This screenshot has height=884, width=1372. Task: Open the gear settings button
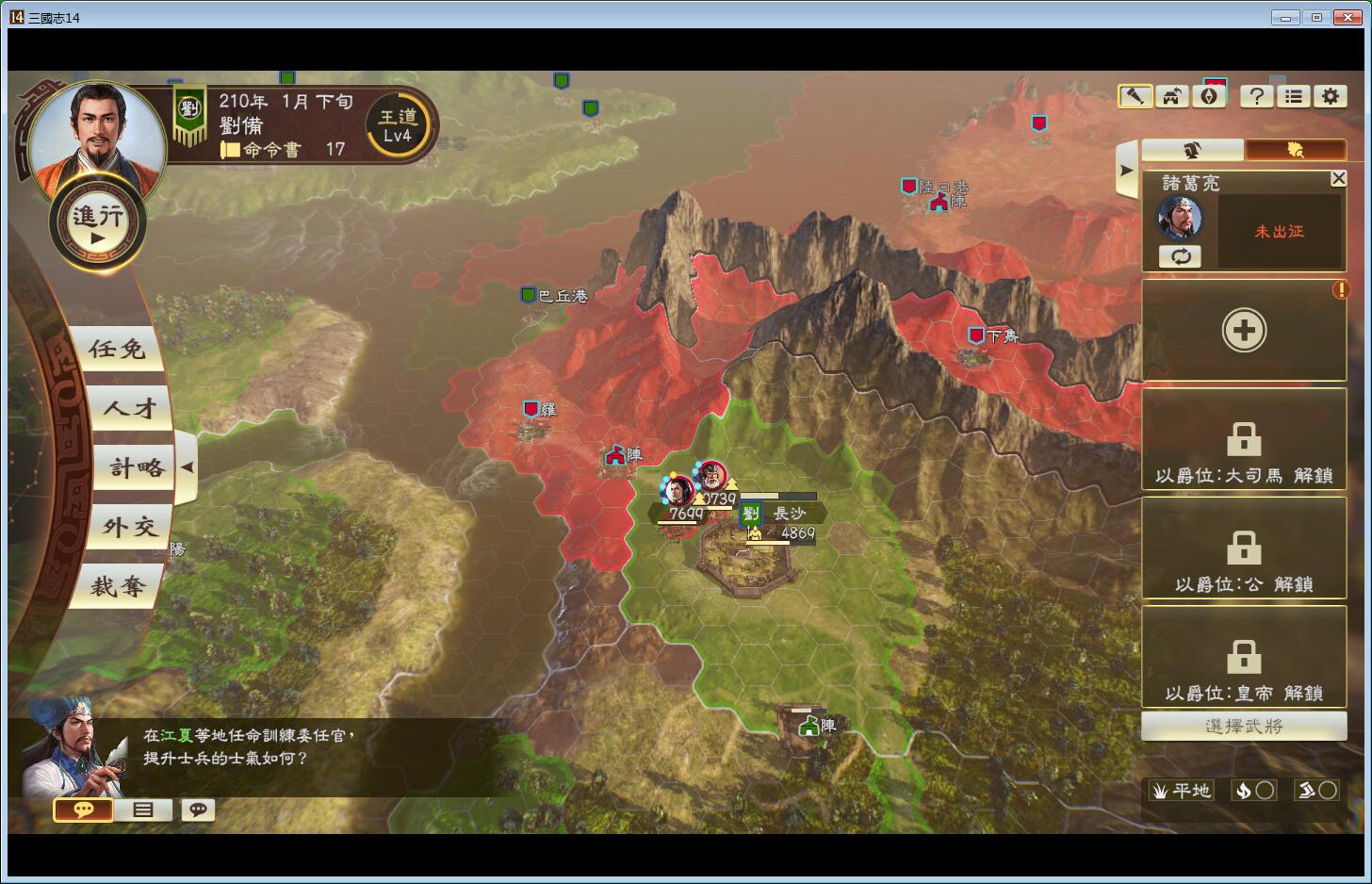point(1330,96)
